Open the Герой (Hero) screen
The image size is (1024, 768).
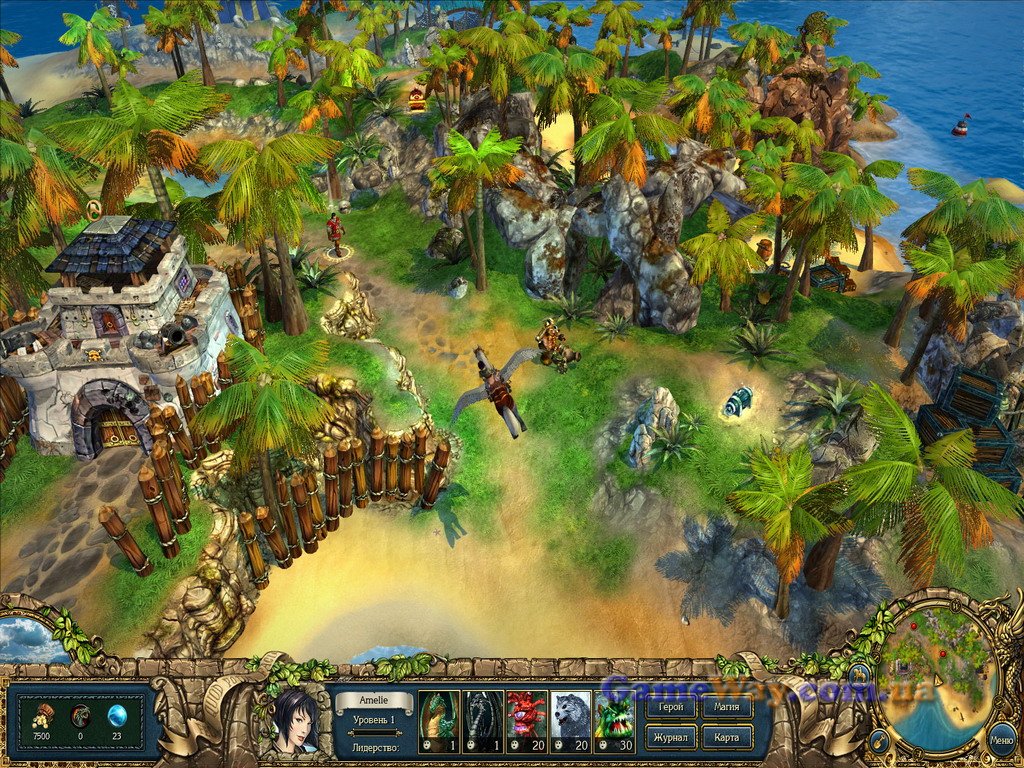[x=671, y=708]
